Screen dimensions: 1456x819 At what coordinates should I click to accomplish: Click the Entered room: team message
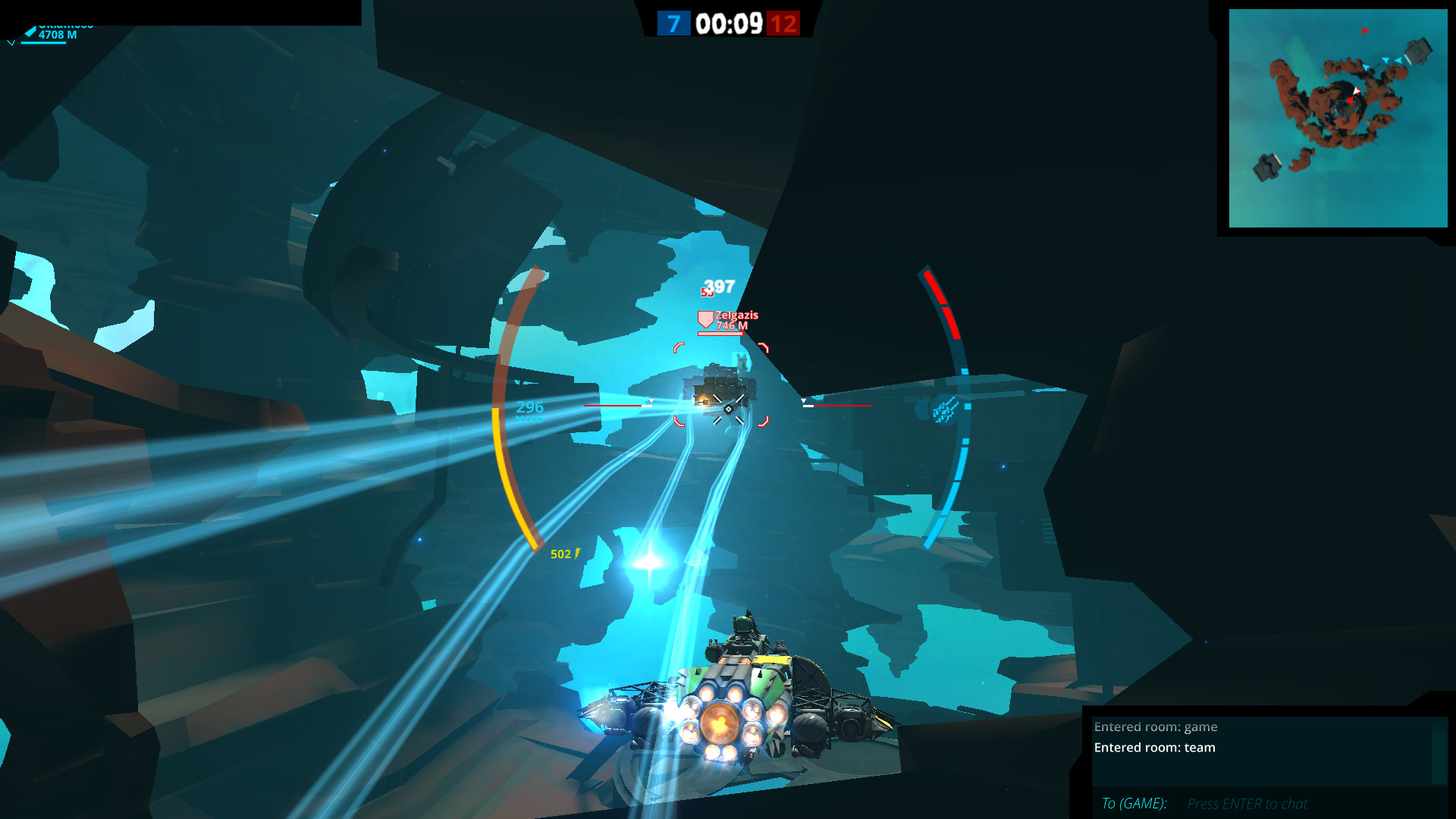click(x=1153, y=747)
